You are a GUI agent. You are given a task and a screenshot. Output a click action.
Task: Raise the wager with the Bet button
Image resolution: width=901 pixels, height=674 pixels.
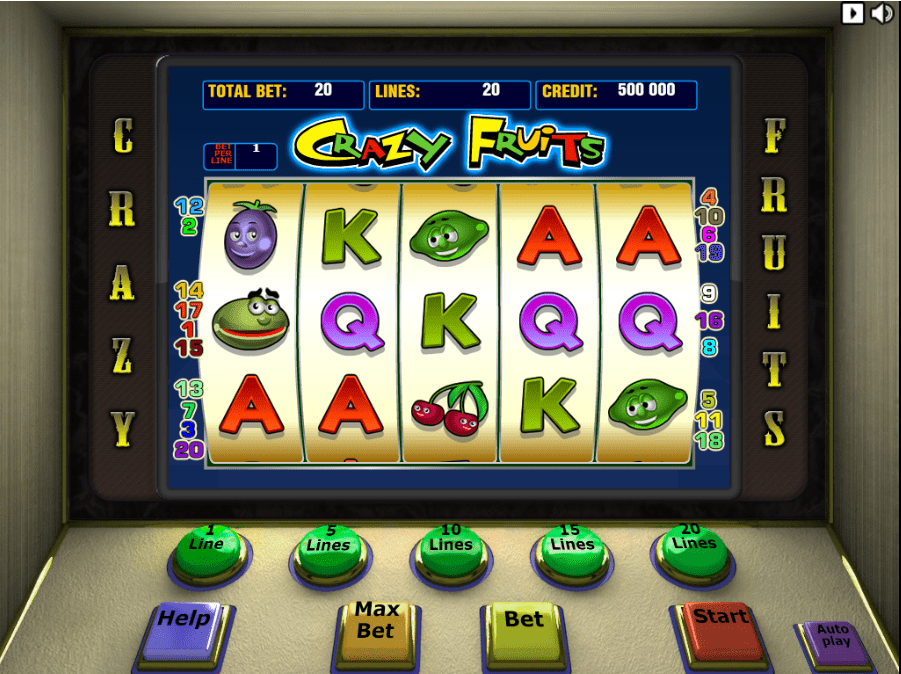click(x=524, y=627)
